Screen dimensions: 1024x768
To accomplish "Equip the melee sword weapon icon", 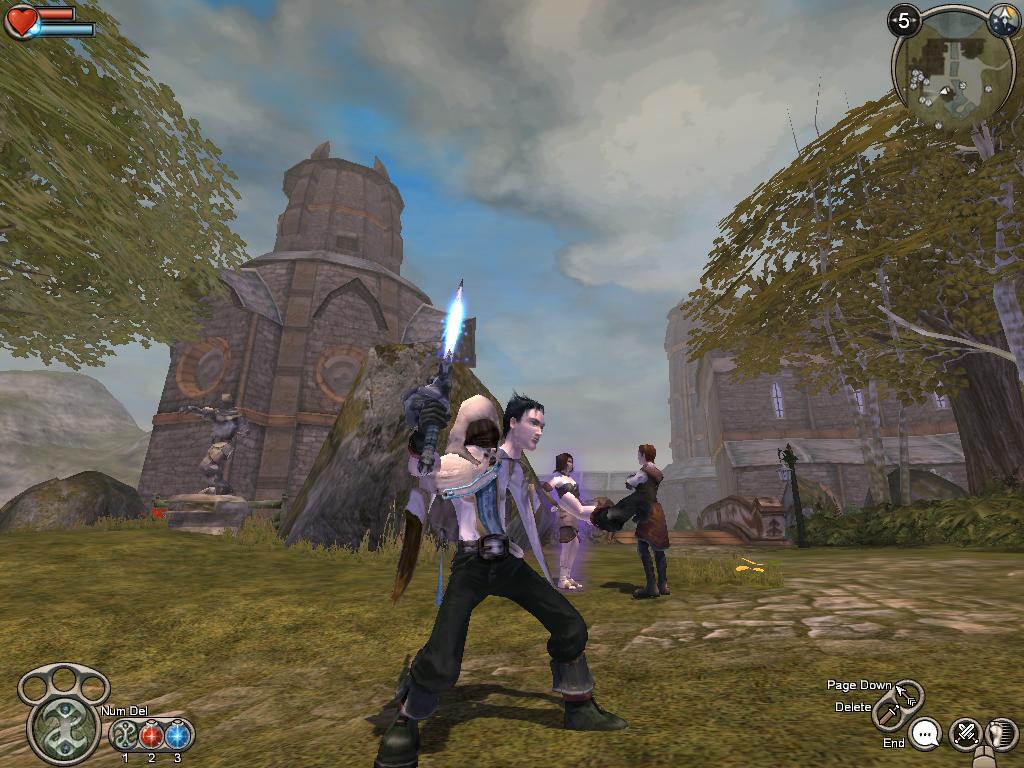I will 886,713.
